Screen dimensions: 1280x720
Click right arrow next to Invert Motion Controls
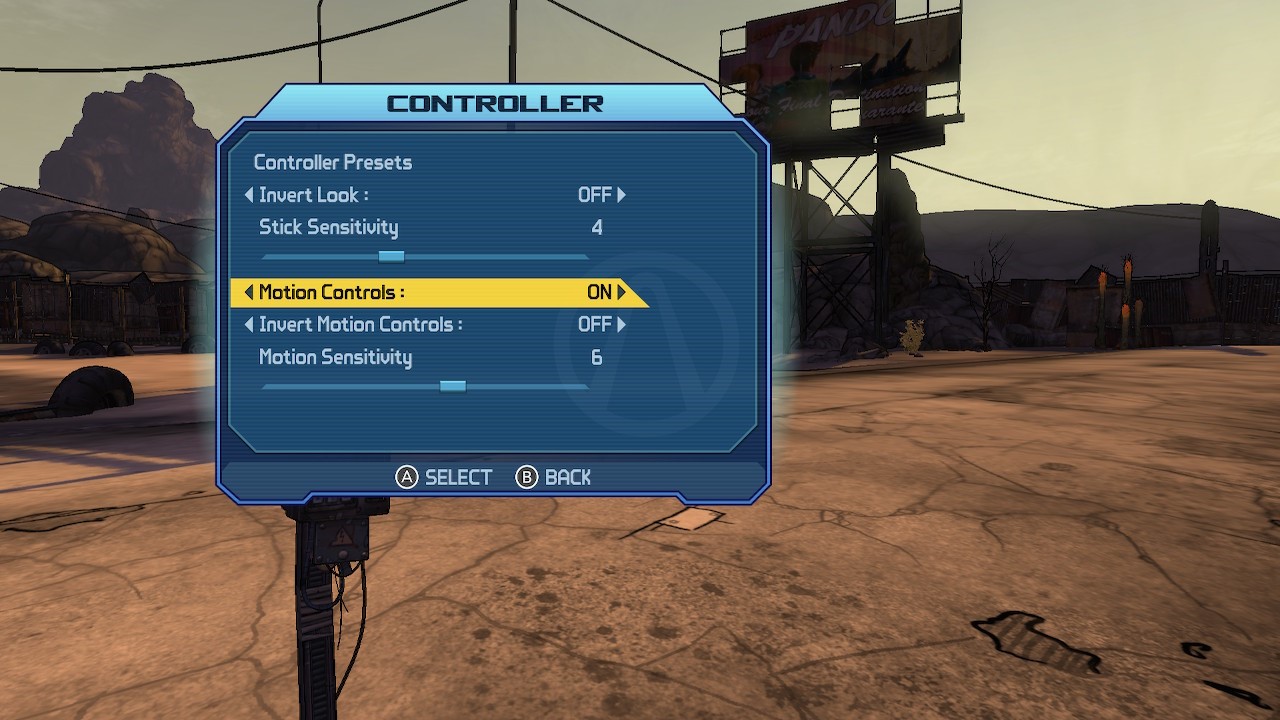pos(622,324)
